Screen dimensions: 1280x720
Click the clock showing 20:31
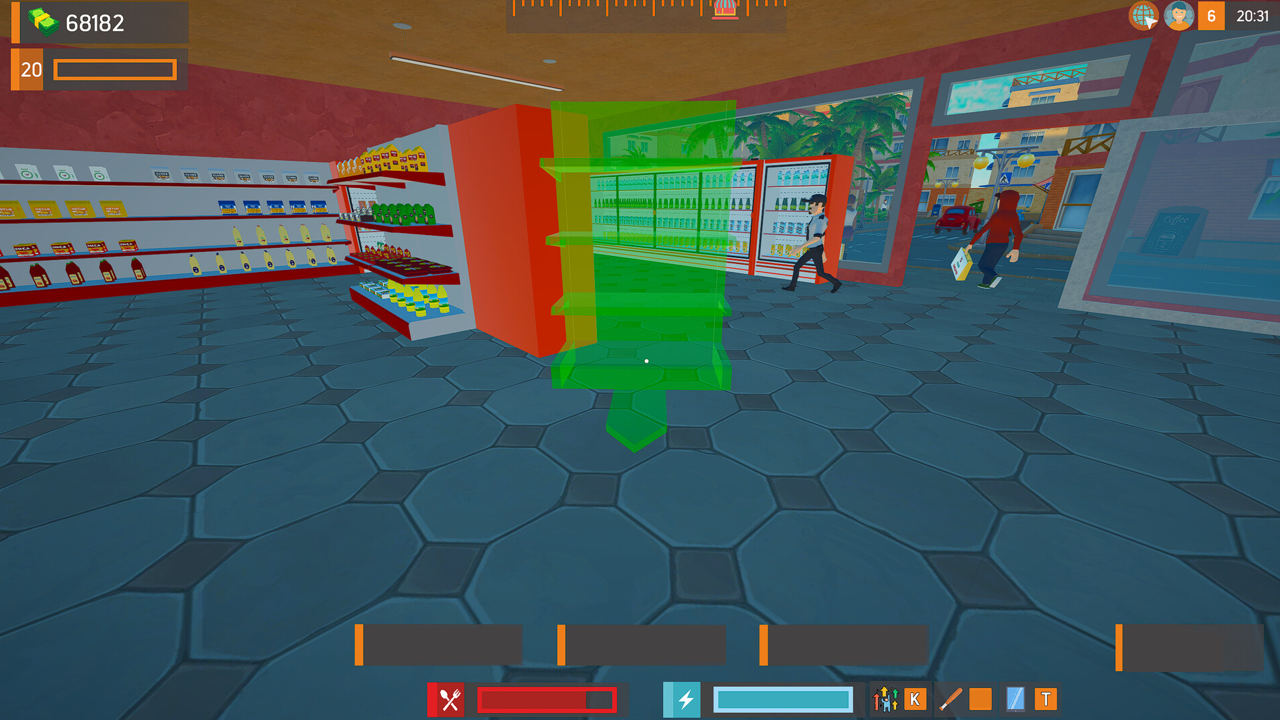[1251, 15]
